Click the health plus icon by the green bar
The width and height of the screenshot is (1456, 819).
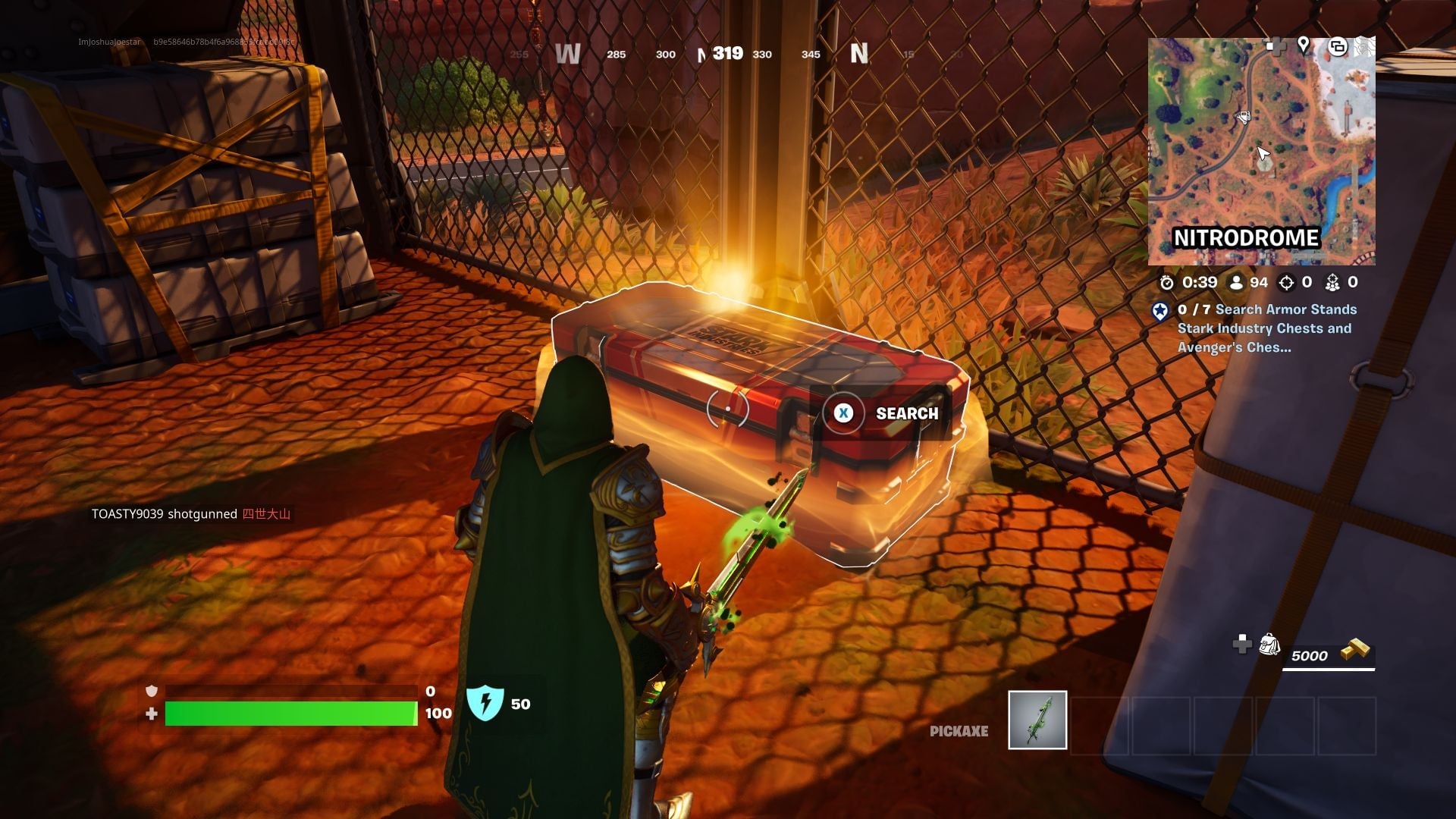point(152,713)
